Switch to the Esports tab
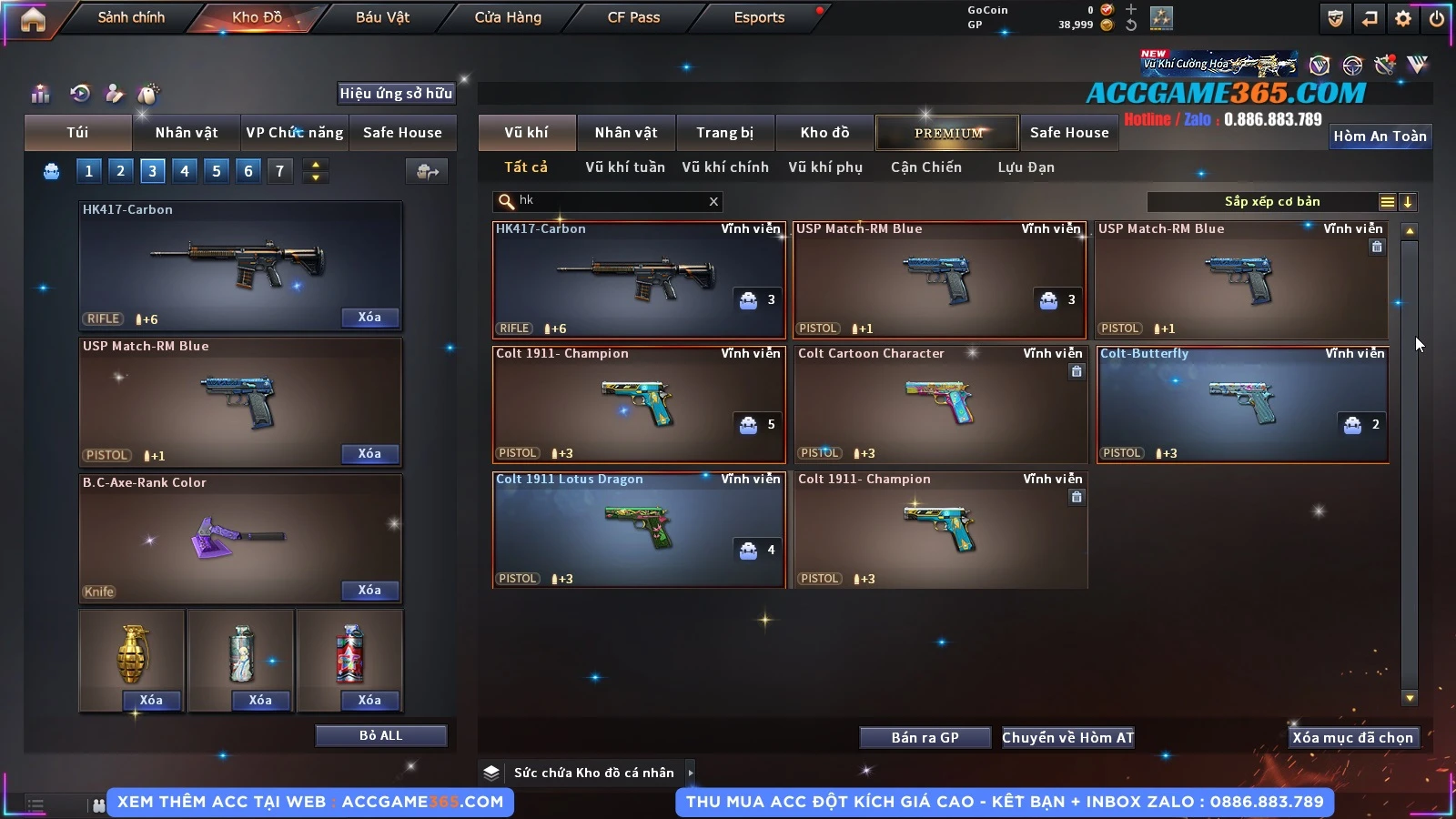1456x819 pixels. pos(759,17)
